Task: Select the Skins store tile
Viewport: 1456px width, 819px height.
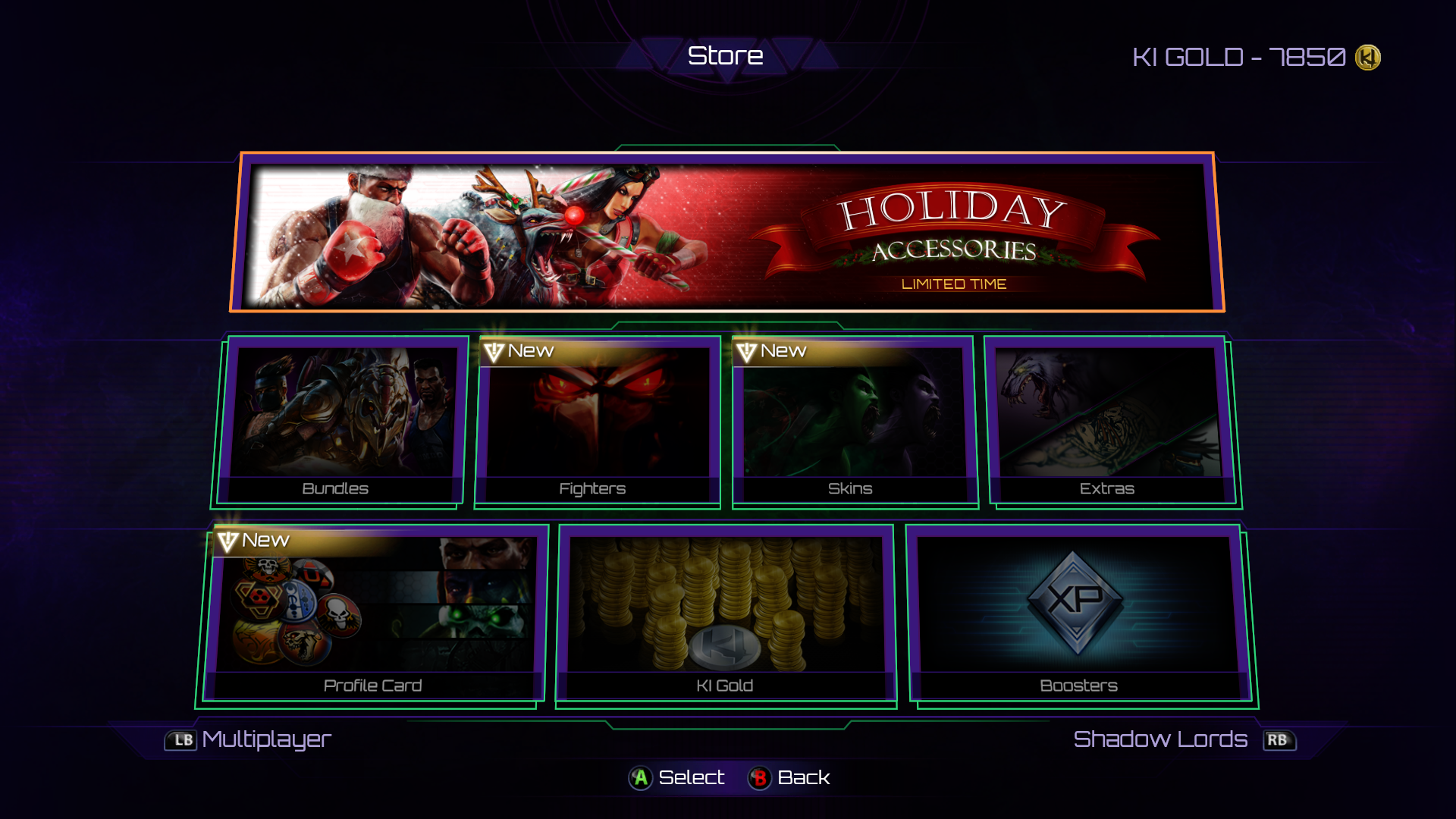Action: tap(854, 422)
